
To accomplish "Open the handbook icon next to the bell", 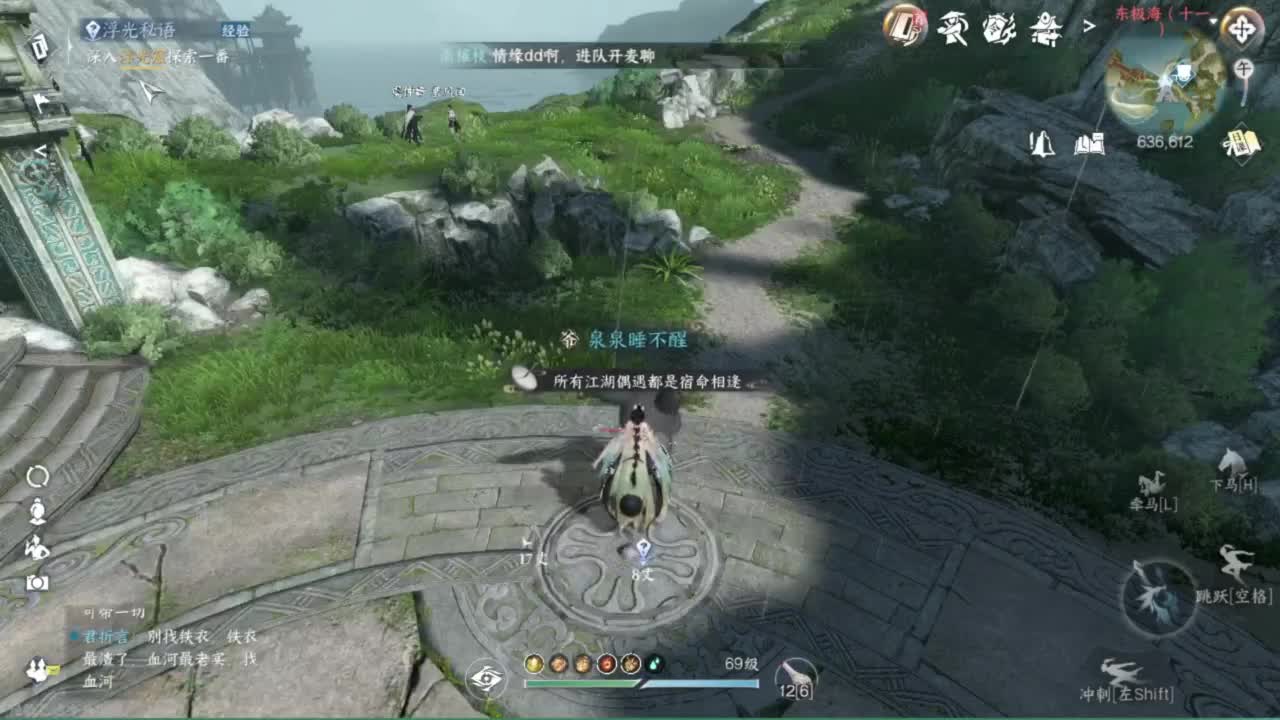I will click(x=1090, y=145).
